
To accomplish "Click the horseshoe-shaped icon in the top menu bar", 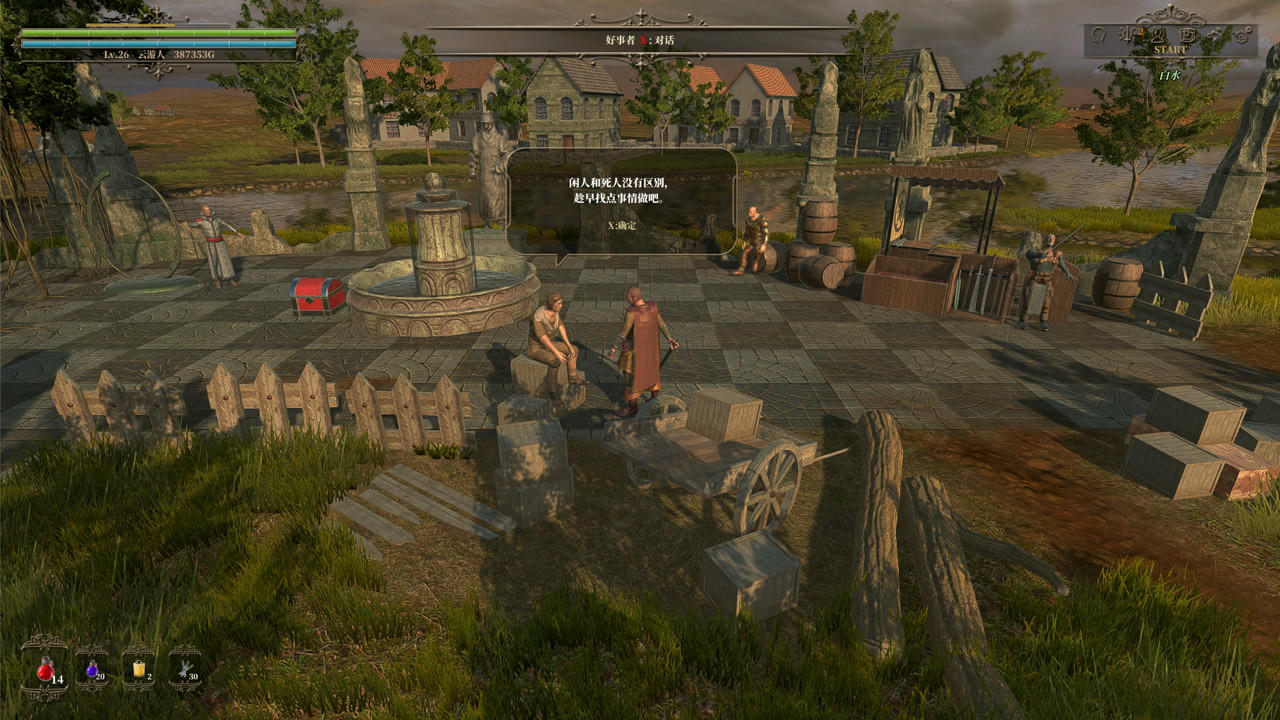I will (x=1098, y=35).
